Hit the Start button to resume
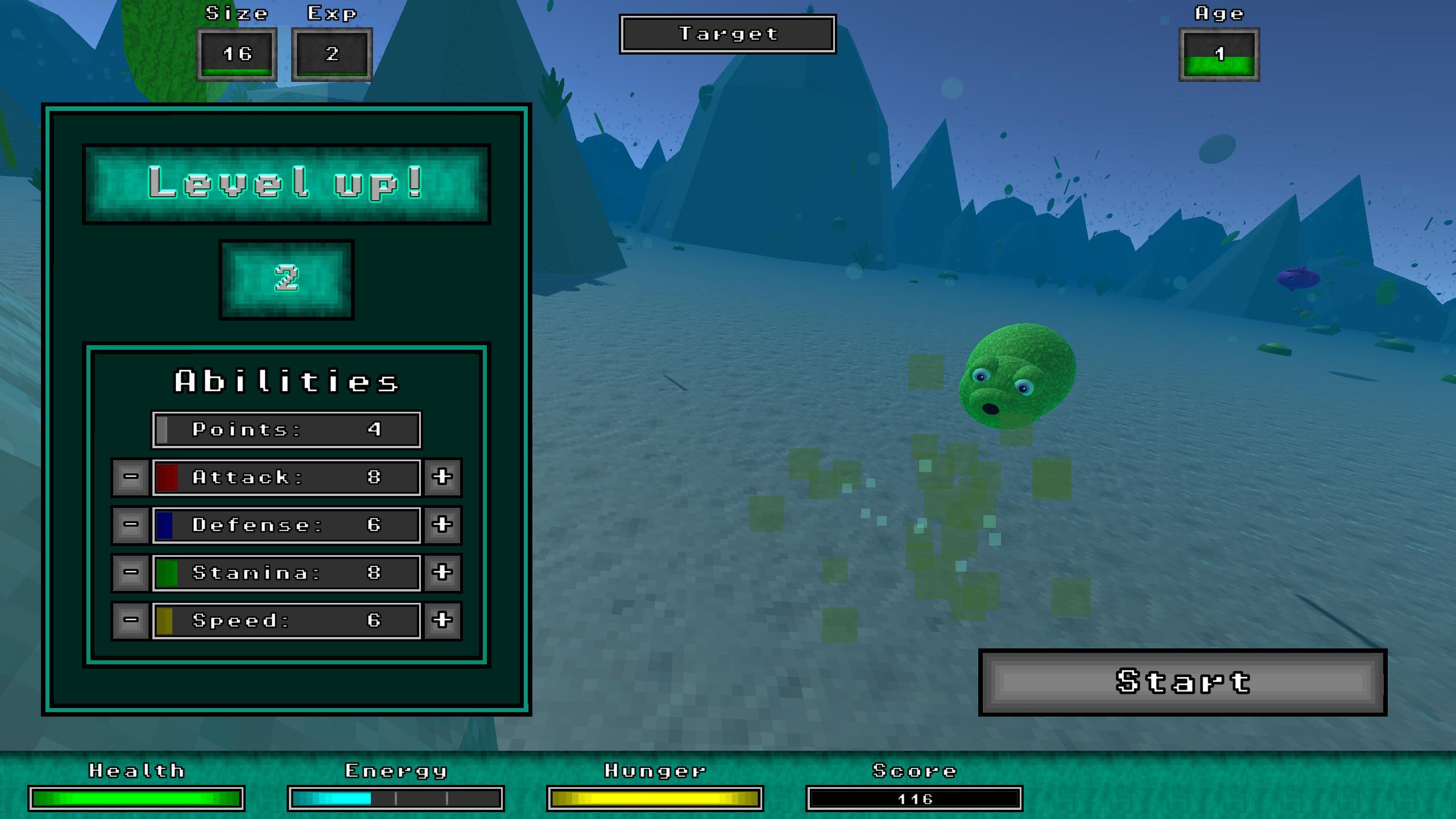This screenshot has height=819, width=1456. point(1182,682)
